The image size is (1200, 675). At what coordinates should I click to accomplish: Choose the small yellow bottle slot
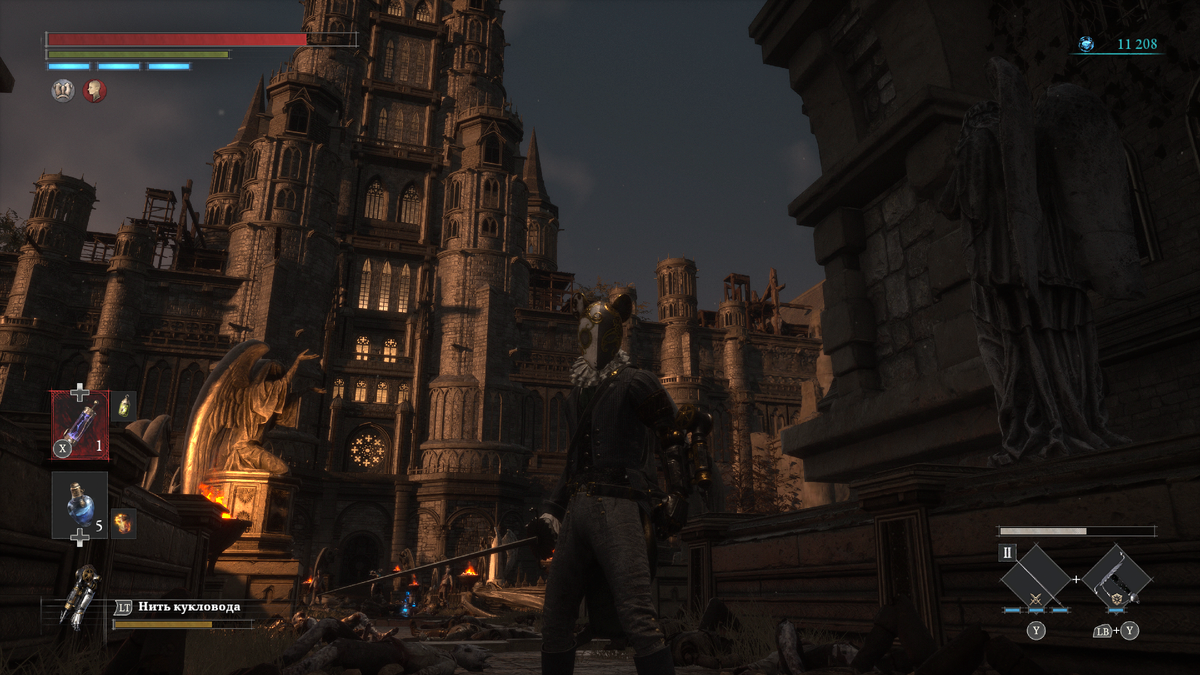[124, 405]
